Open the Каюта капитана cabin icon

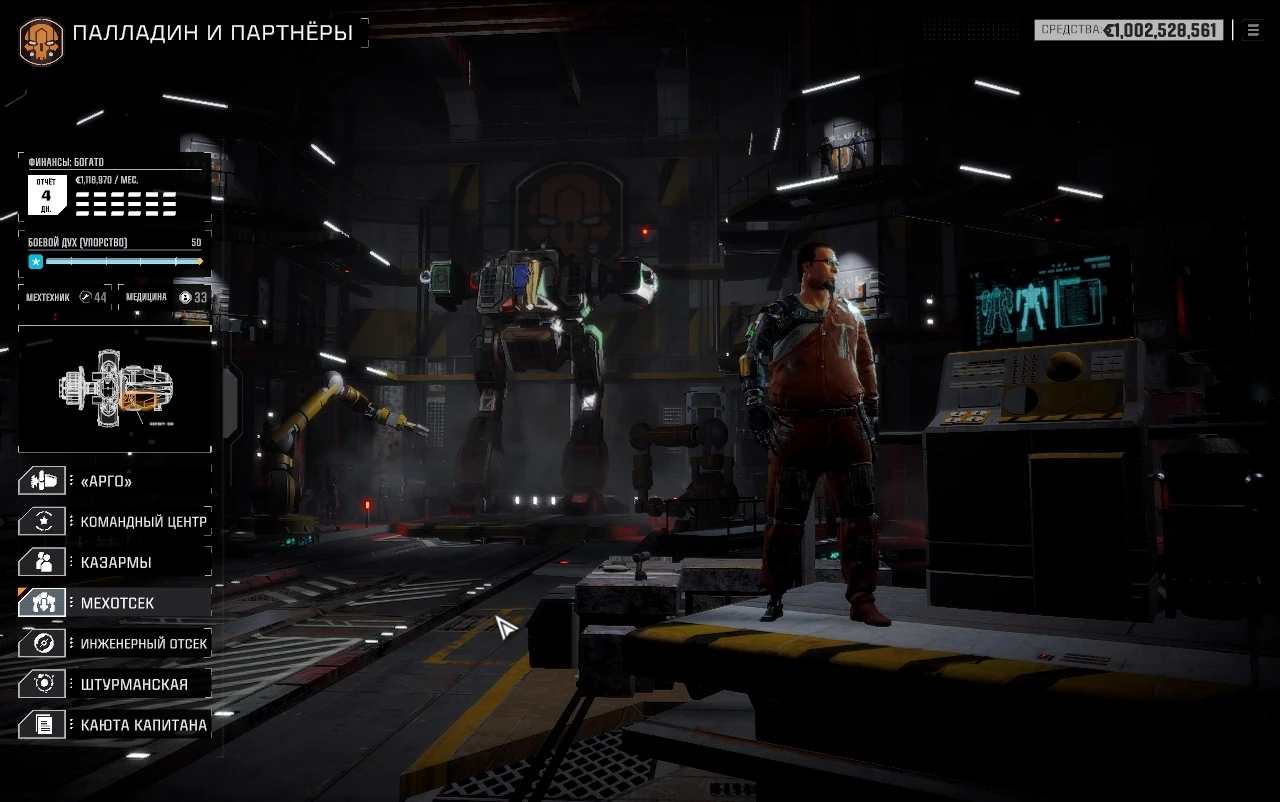(x=42, y=724)
